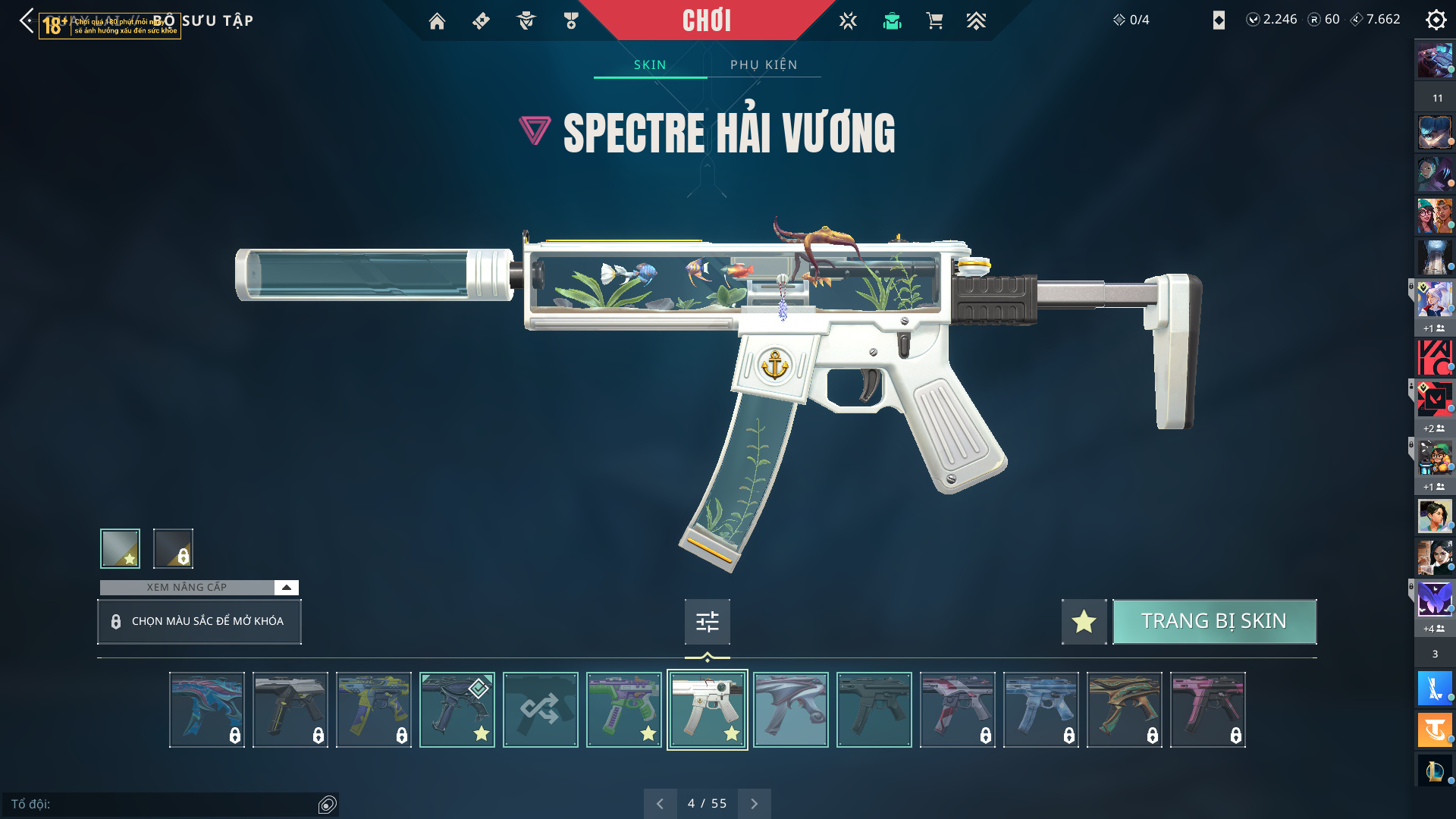Select the SKIN tab
Image resolution: width=1456 pixels, height=819 pixels.
pyautogui.click(x=650, y=64)
